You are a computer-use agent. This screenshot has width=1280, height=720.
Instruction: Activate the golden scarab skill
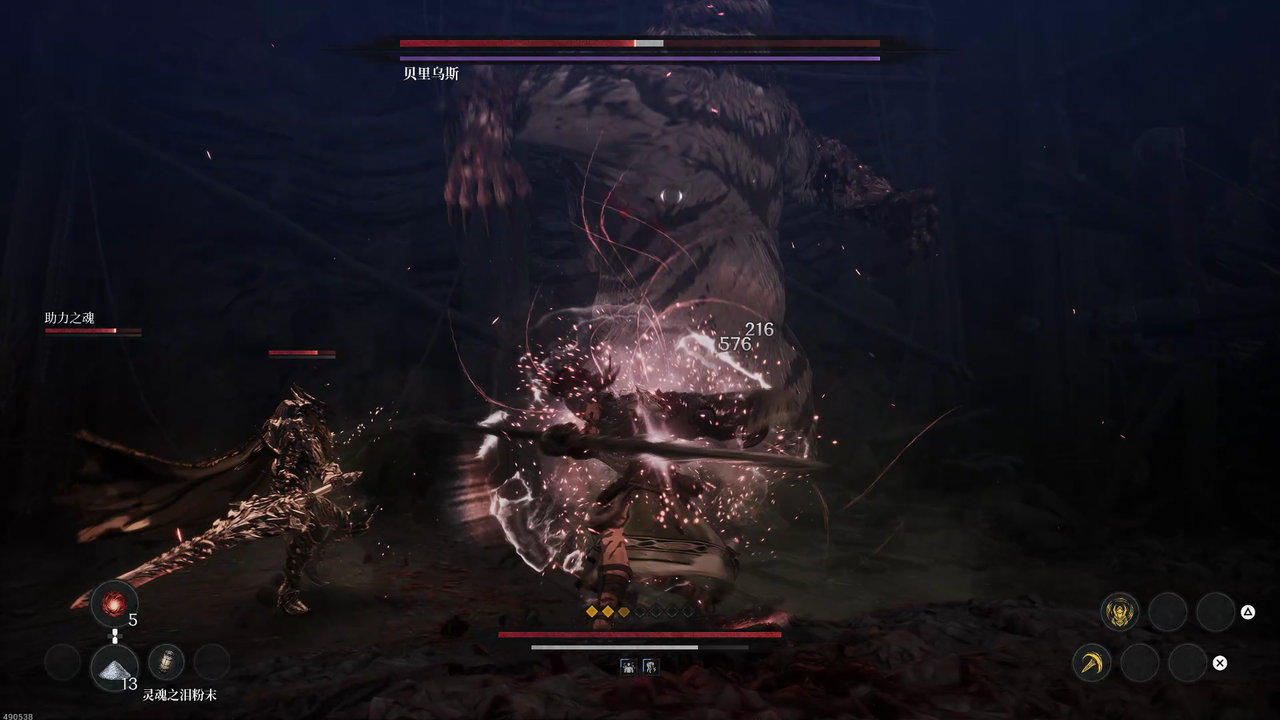[1119, 611]
